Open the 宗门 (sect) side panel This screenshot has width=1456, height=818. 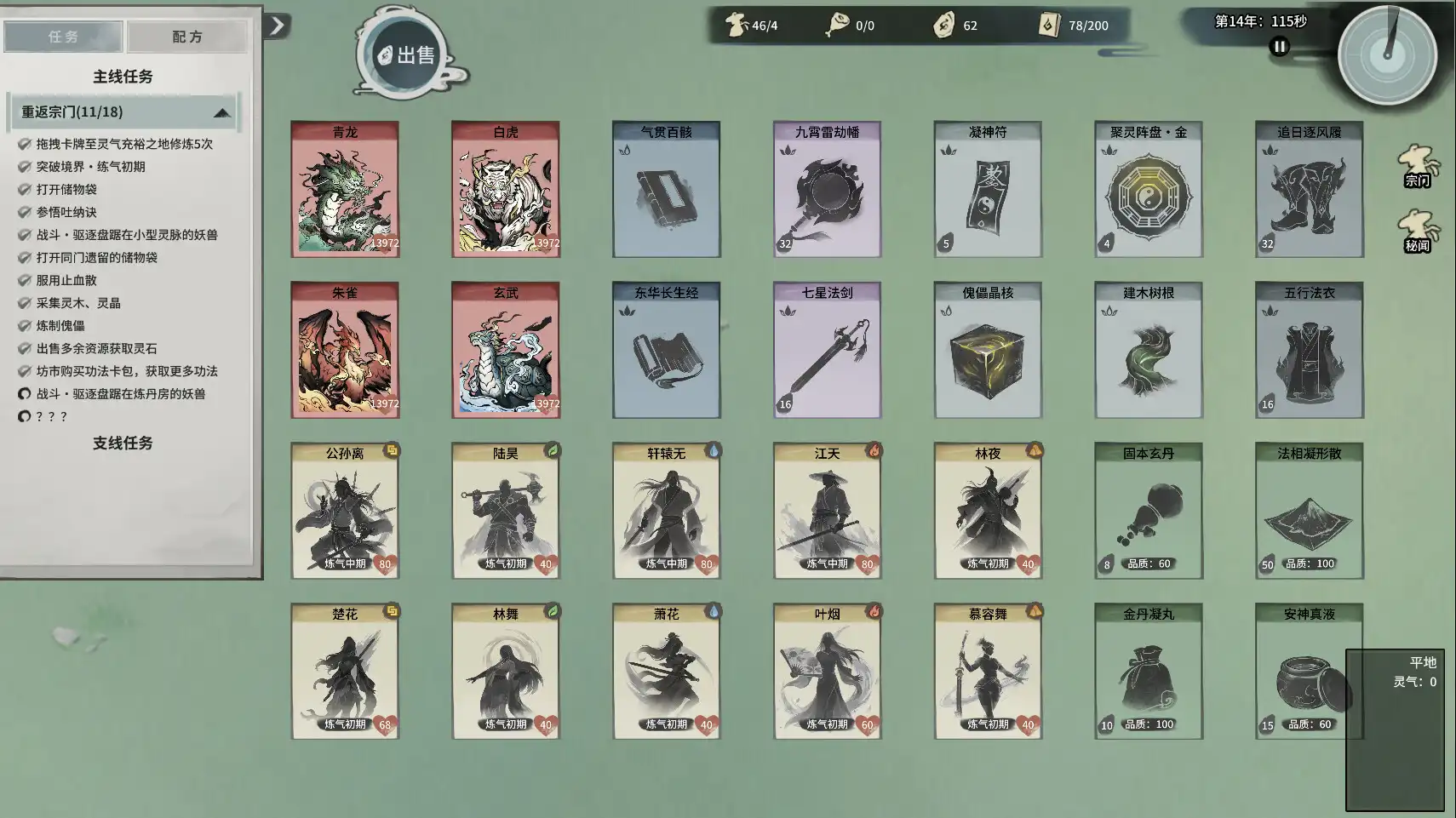[x=1419, y=174]
